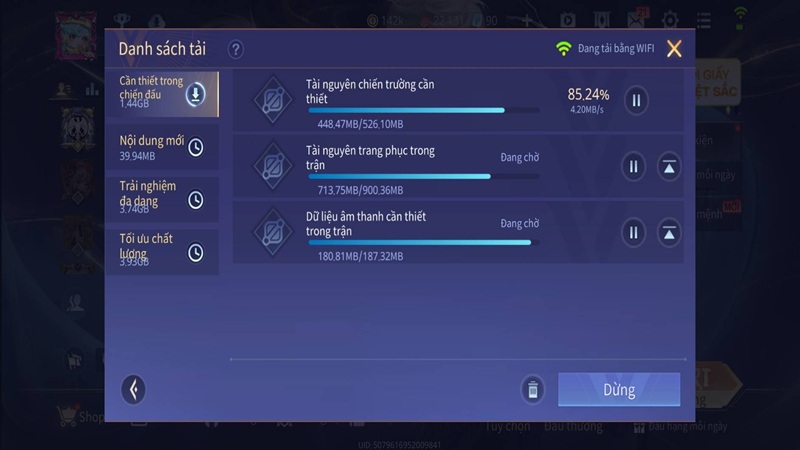Go back with the left arrow button
Image resolution: width=800 pixels, height=450 pixels.
[133, 389]
